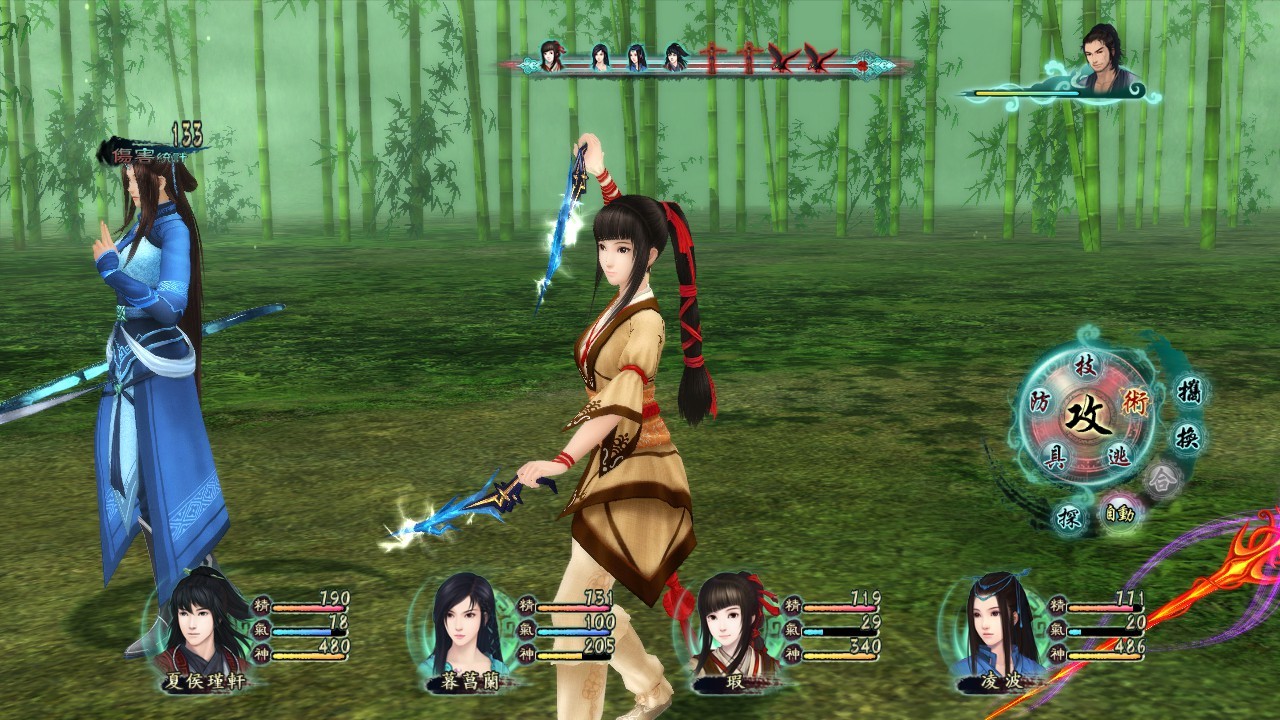The width and height of the screenshot is (1280, 720).
Task: Pick the 防 defend command
Action: click(1041, 402)
